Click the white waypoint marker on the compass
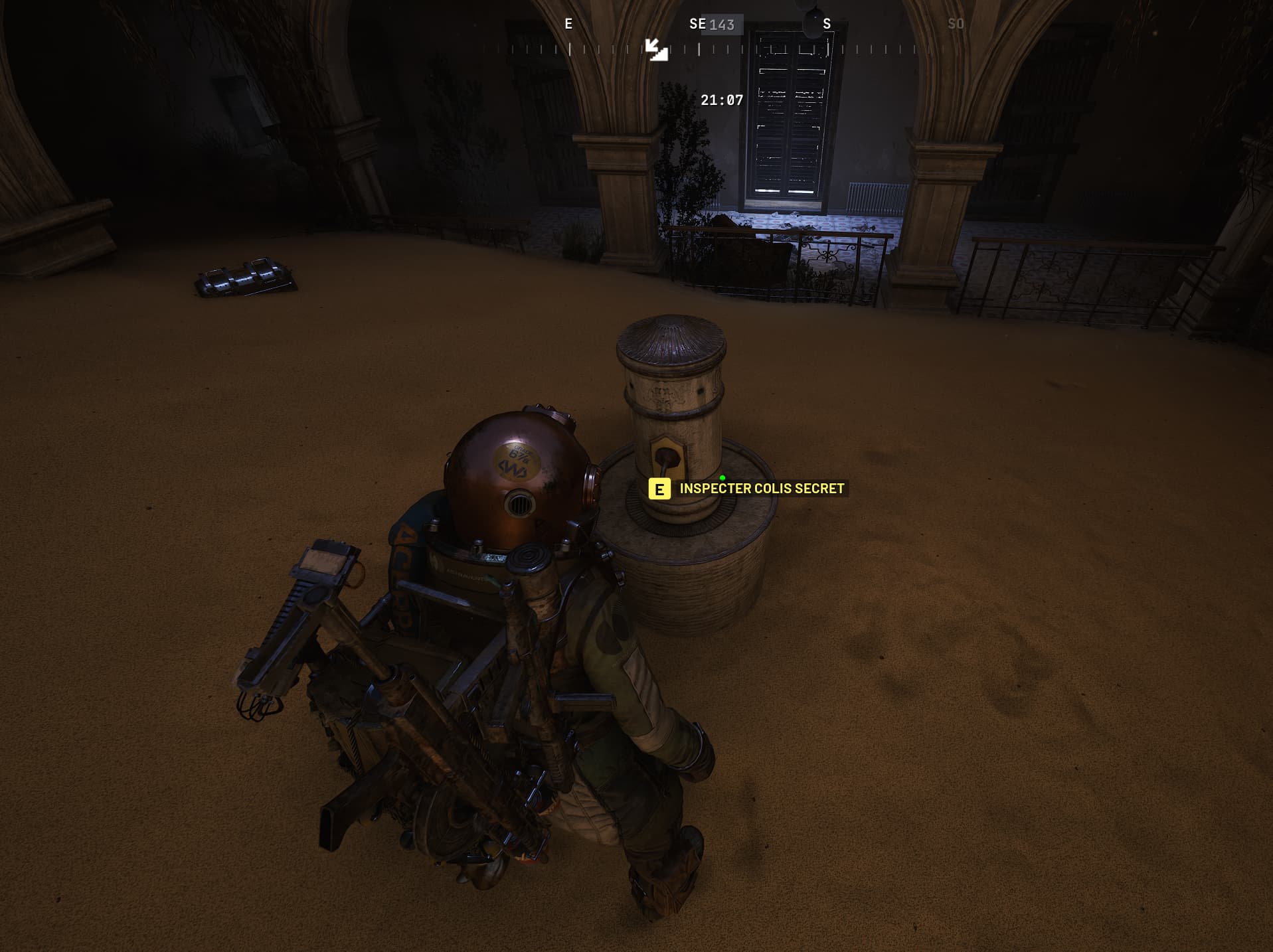 (x=656, y=50)
